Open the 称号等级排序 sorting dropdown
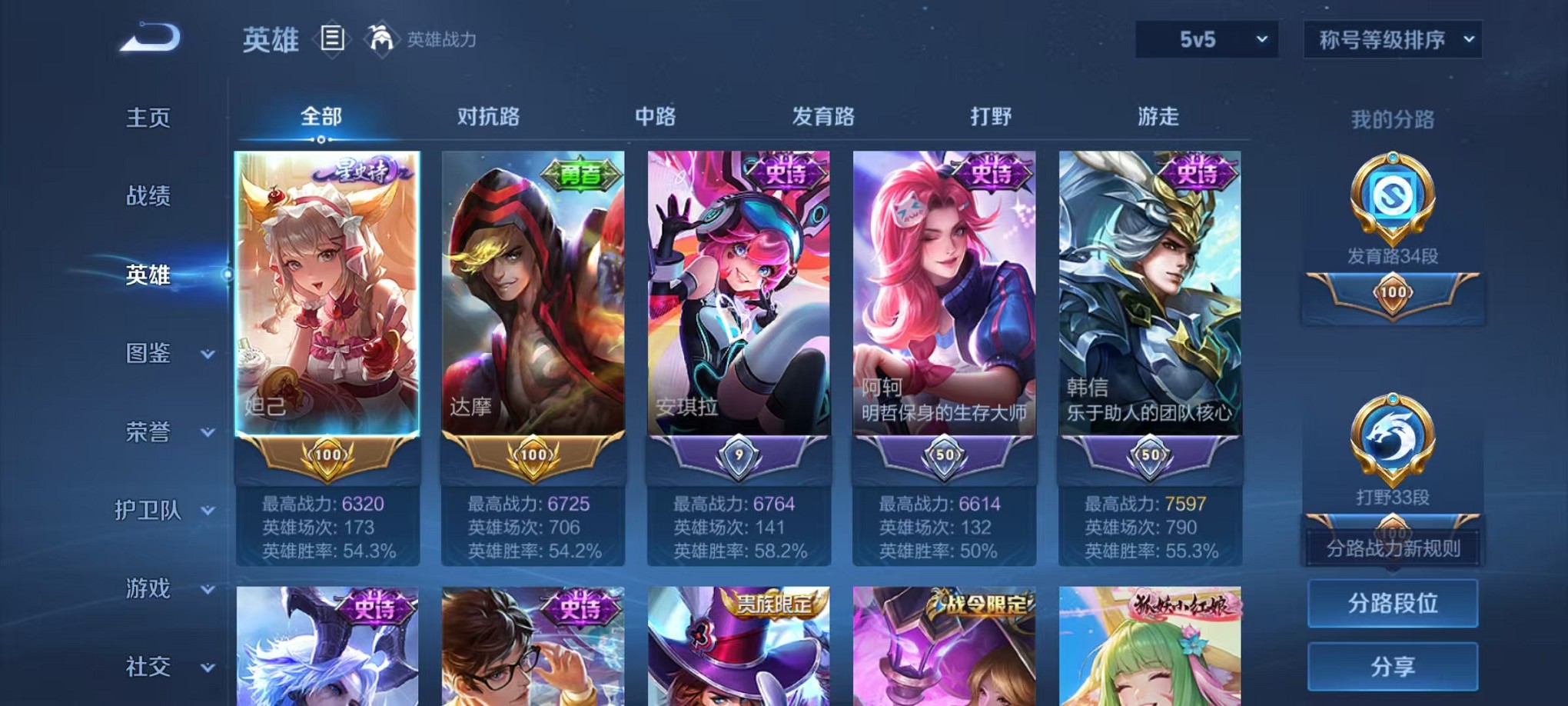This screenshot has height=706, width=1568. [1391, 40]
